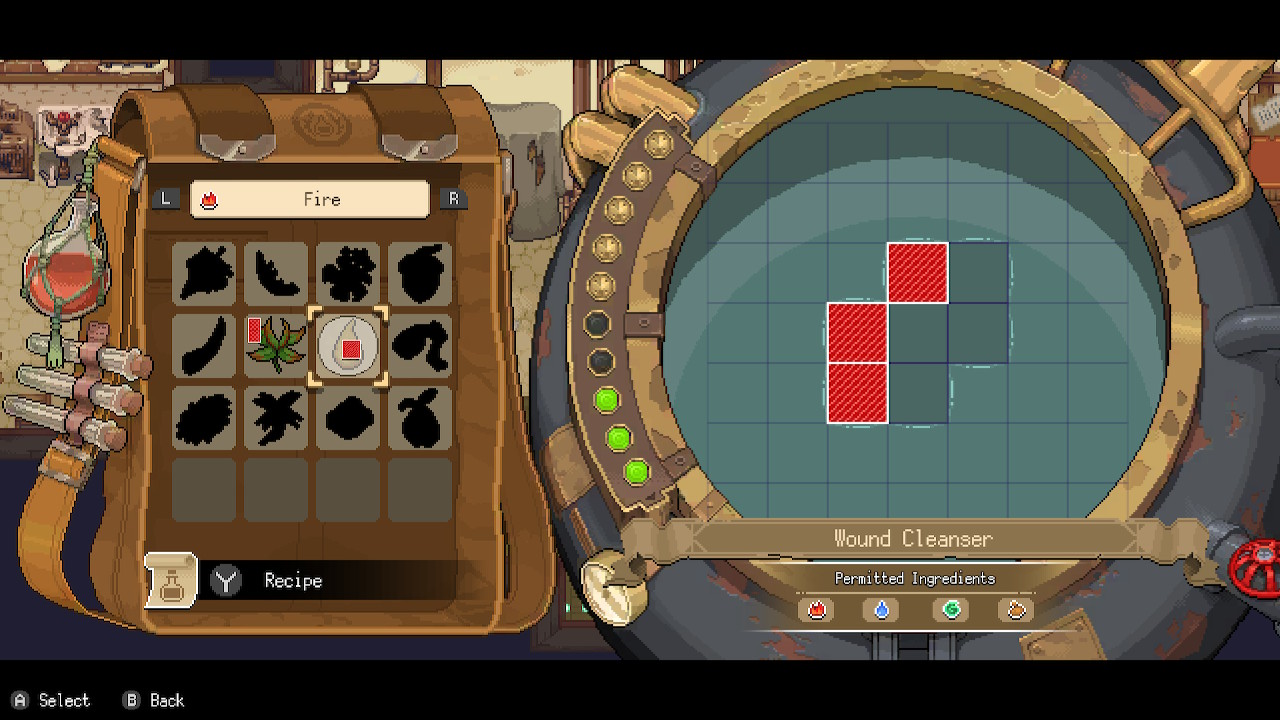The height and width of the screenshot is (720, 1280).
Task: Click the brown earth permitted ingredient icon
Action: pos(1016,609)
